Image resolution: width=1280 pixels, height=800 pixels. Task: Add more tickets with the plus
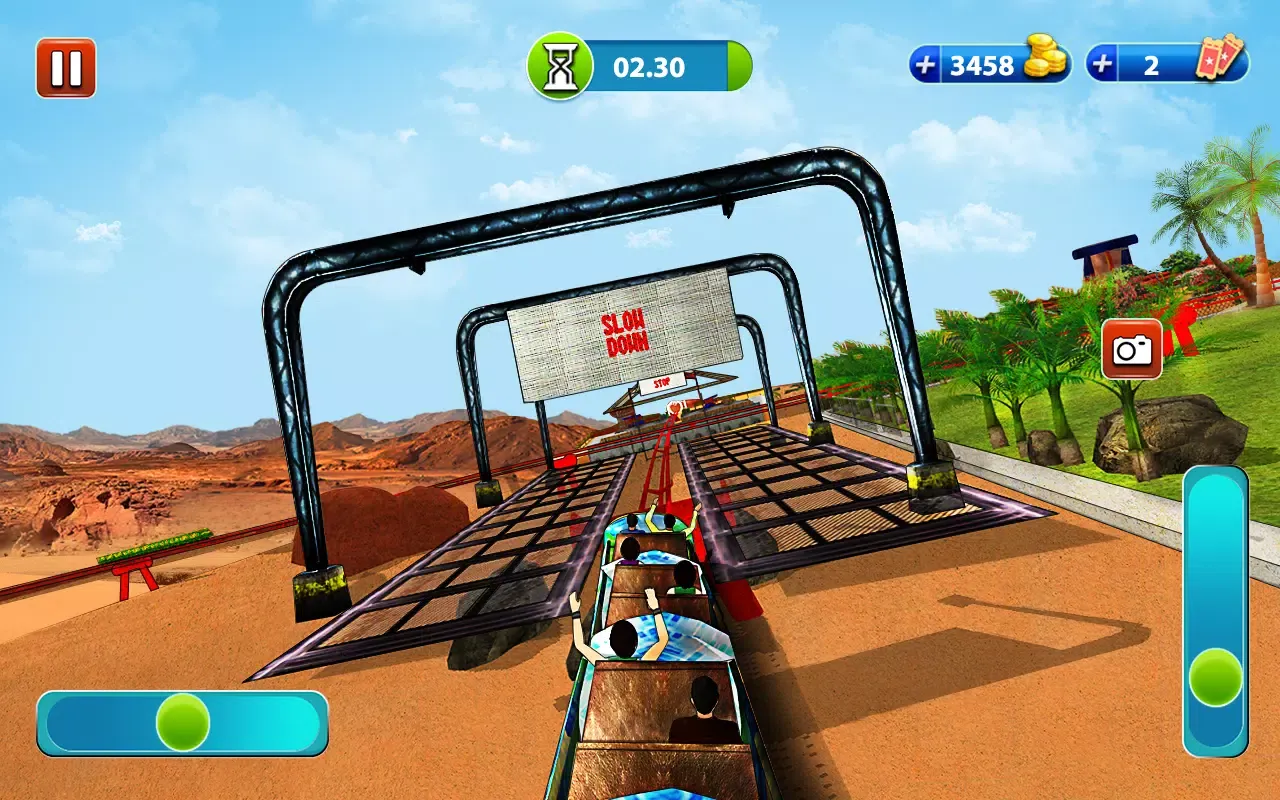coord(1103,66)
